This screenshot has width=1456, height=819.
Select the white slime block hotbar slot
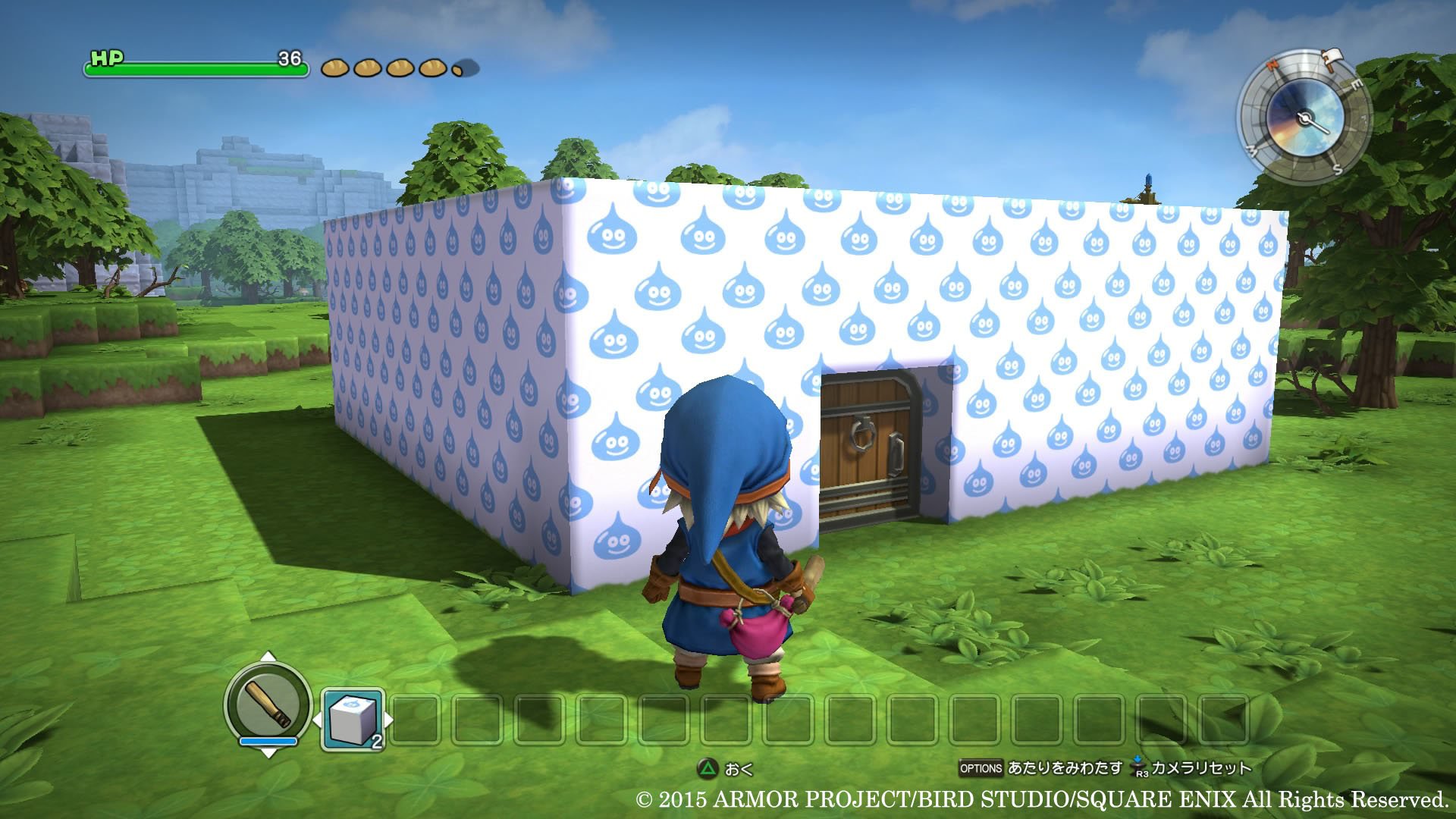(x=352, y=718)
